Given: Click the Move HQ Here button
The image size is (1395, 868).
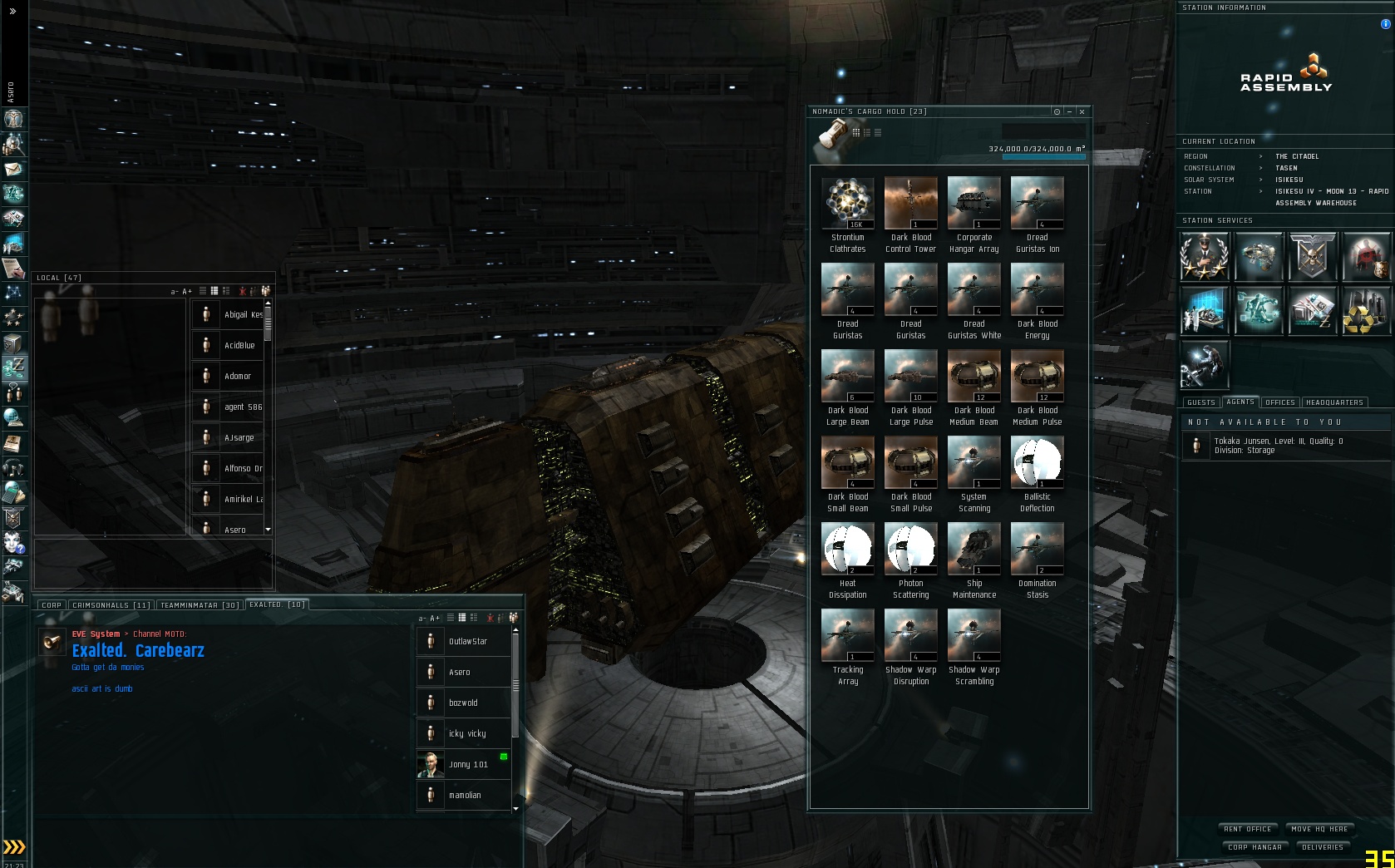Looking at the screenshot, I should [1319, 829].
